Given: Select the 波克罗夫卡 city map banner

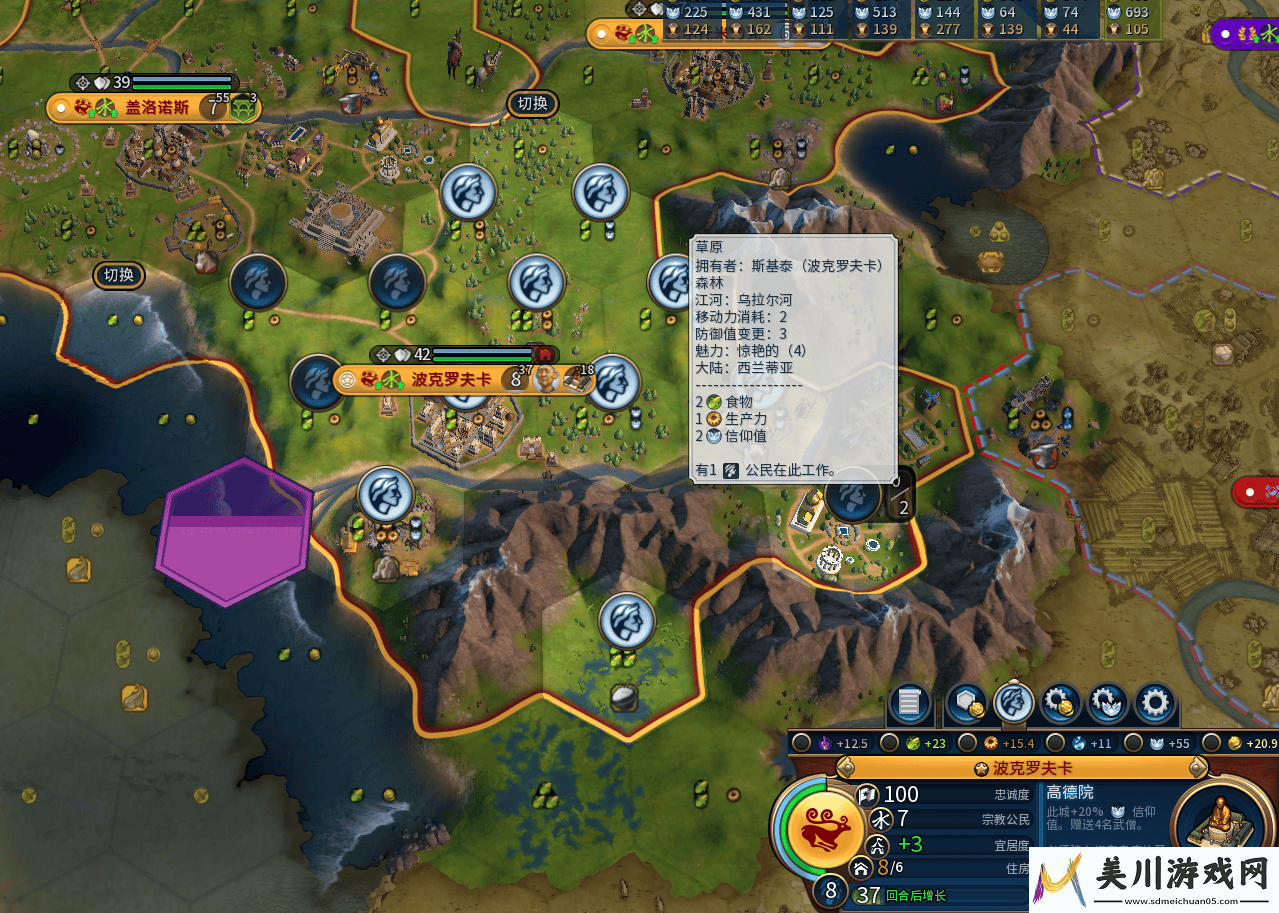Looking at the screenshot, I should coord(450,380).
